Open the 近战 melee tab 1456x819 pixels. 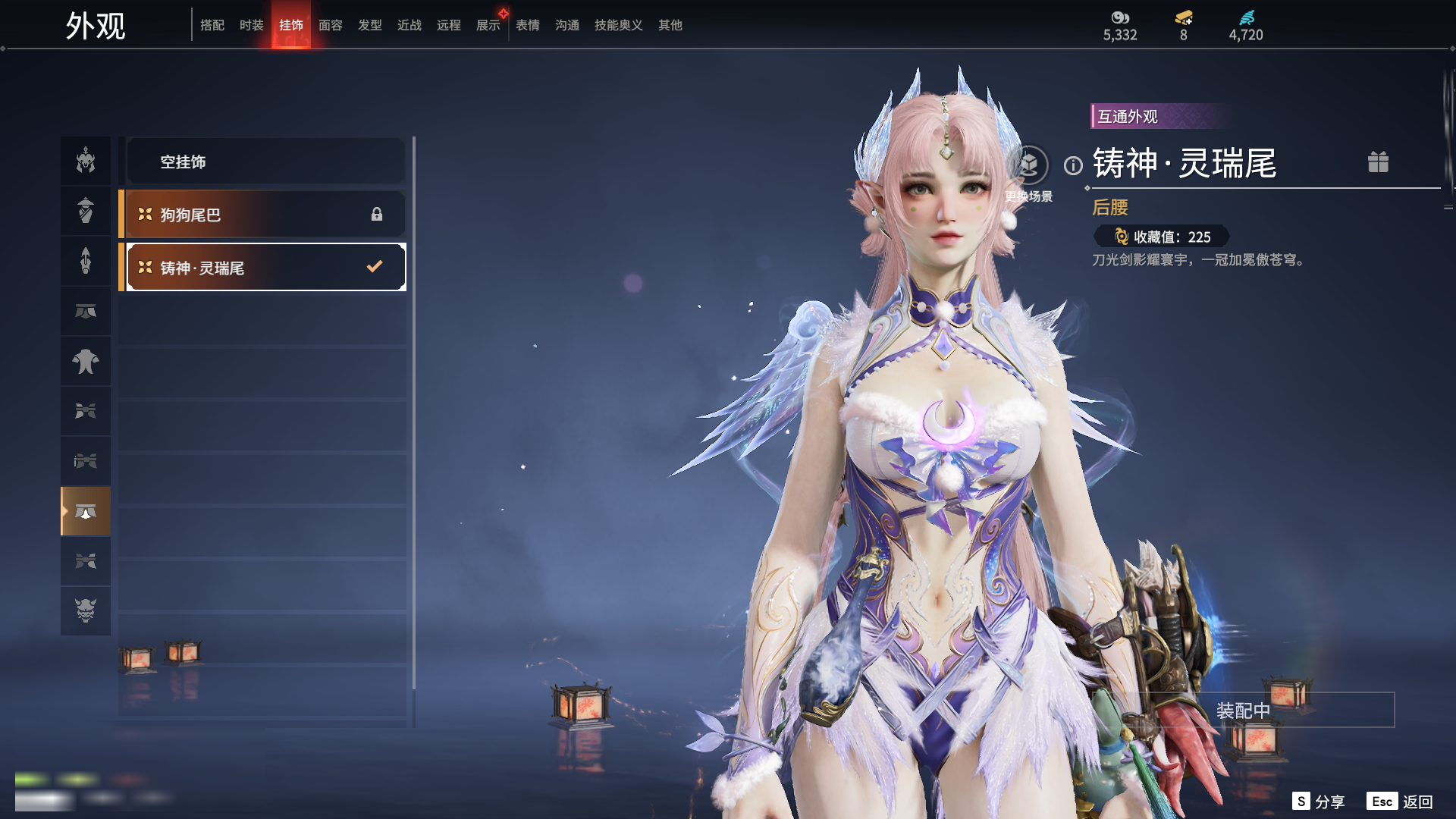point(409,25)
